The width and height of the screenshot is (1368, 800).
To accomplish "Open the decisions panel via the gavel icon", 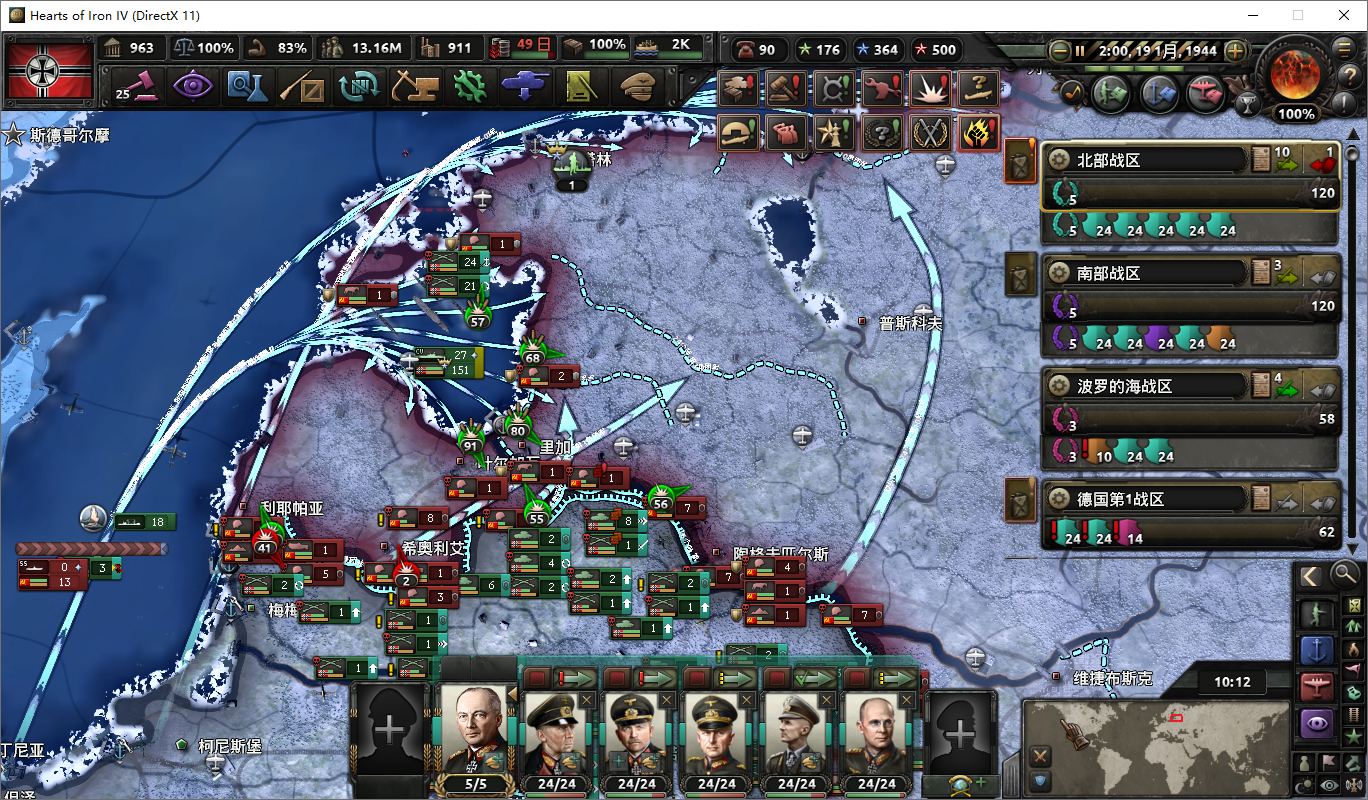I will point(140,87).
